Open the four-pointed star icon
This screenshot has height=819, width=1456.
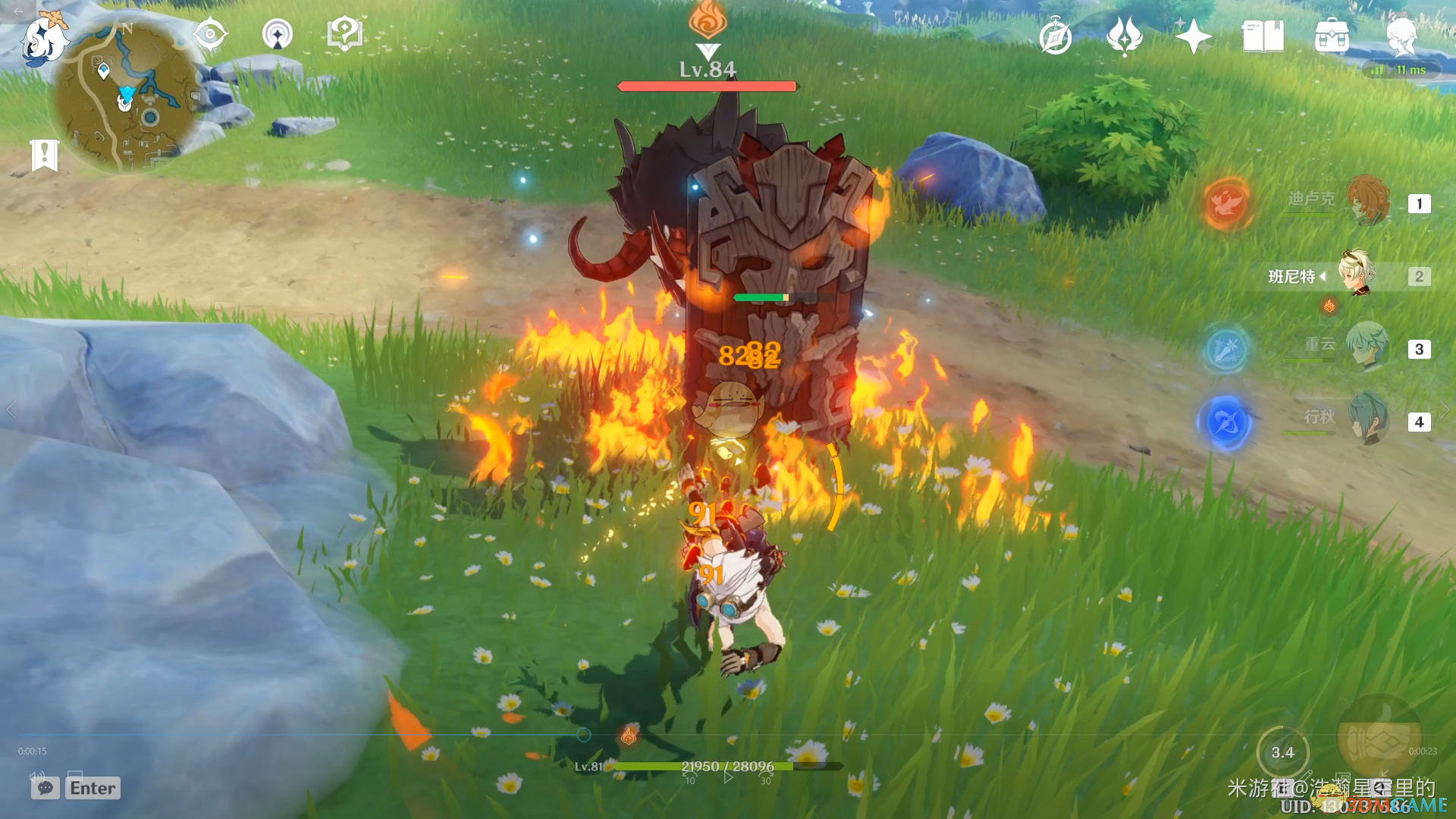1193,36
